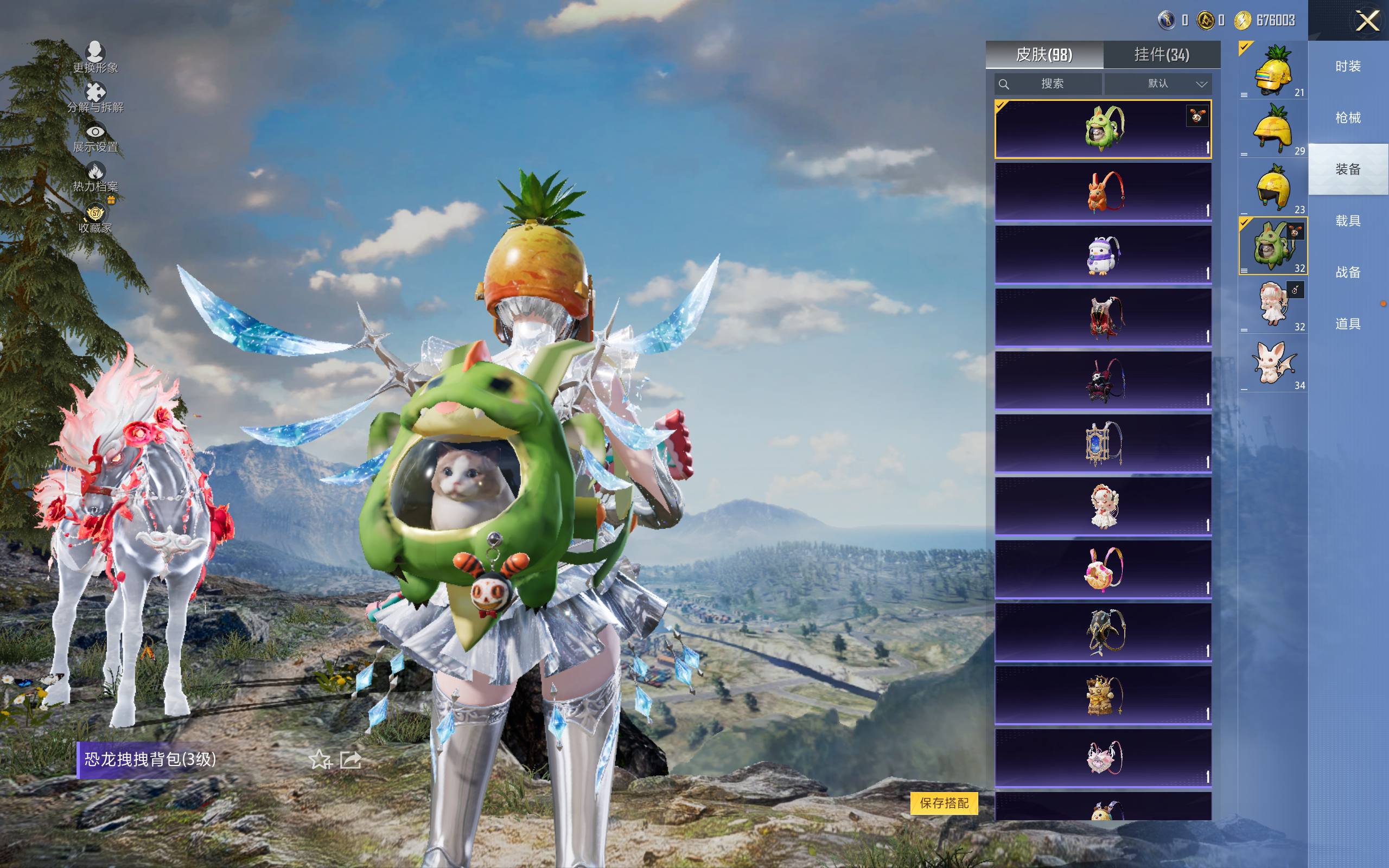Select the 时装 category
The height and width of the screenshot is (868, 1389).
[x=1348, y=67]
